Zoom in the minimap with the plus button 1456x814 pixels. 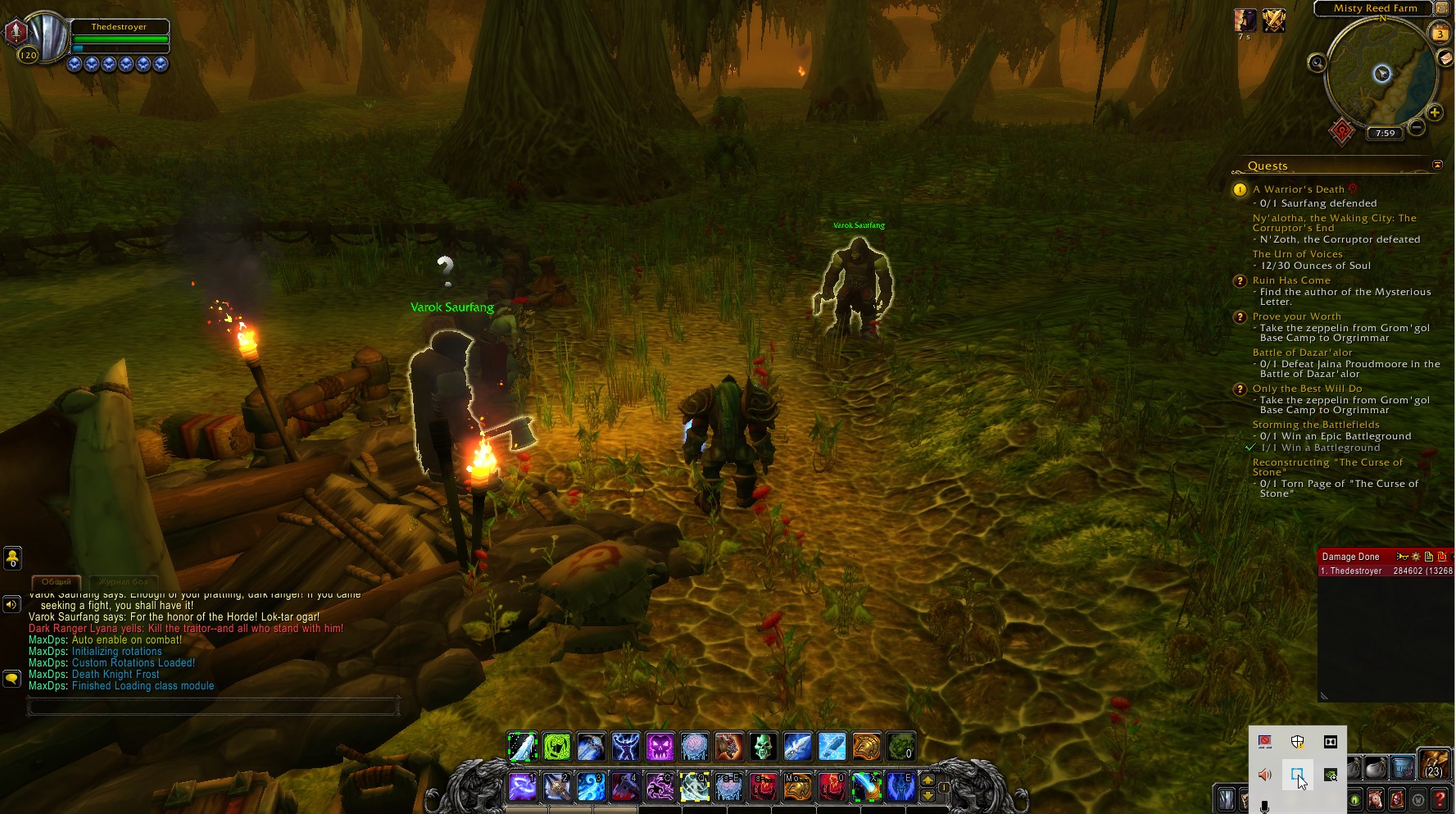coord(1434,113)
